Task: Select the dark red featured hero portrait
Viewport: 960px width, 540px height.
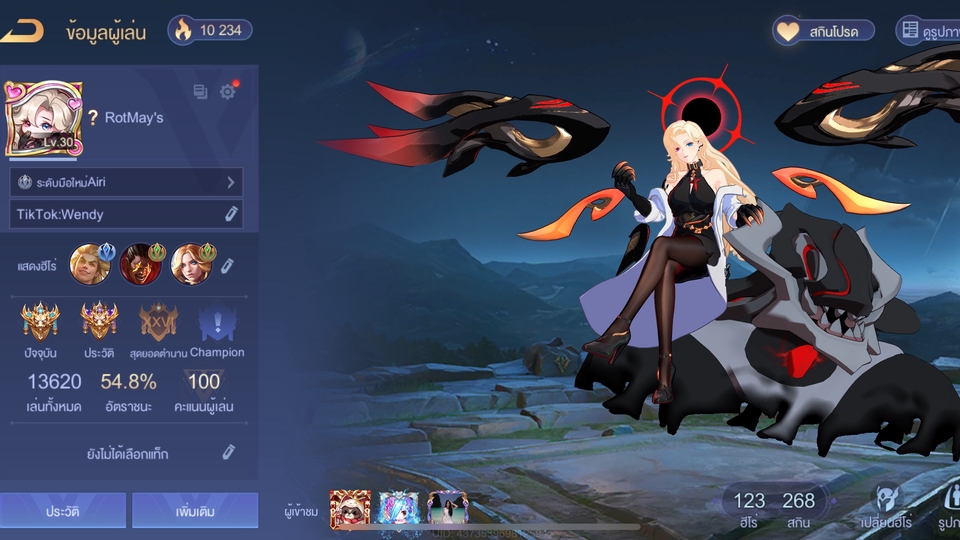Action: click(139, 264)
